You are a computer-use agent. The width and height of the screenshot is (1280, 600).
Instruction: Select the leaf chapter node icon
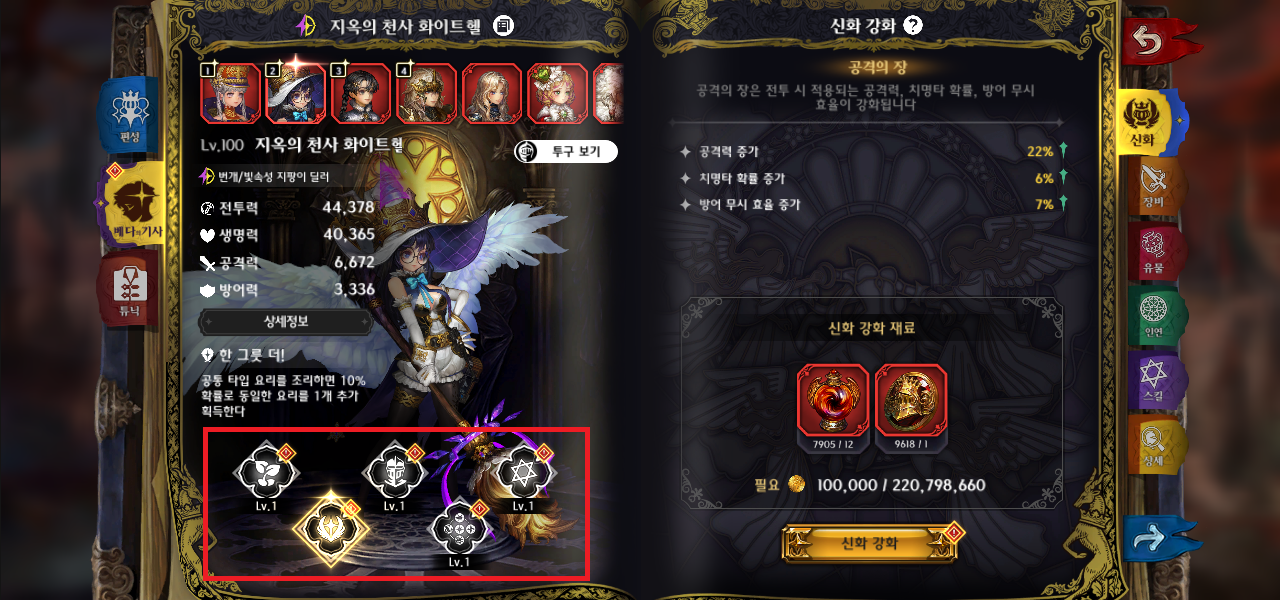click(x=265, y=472)
